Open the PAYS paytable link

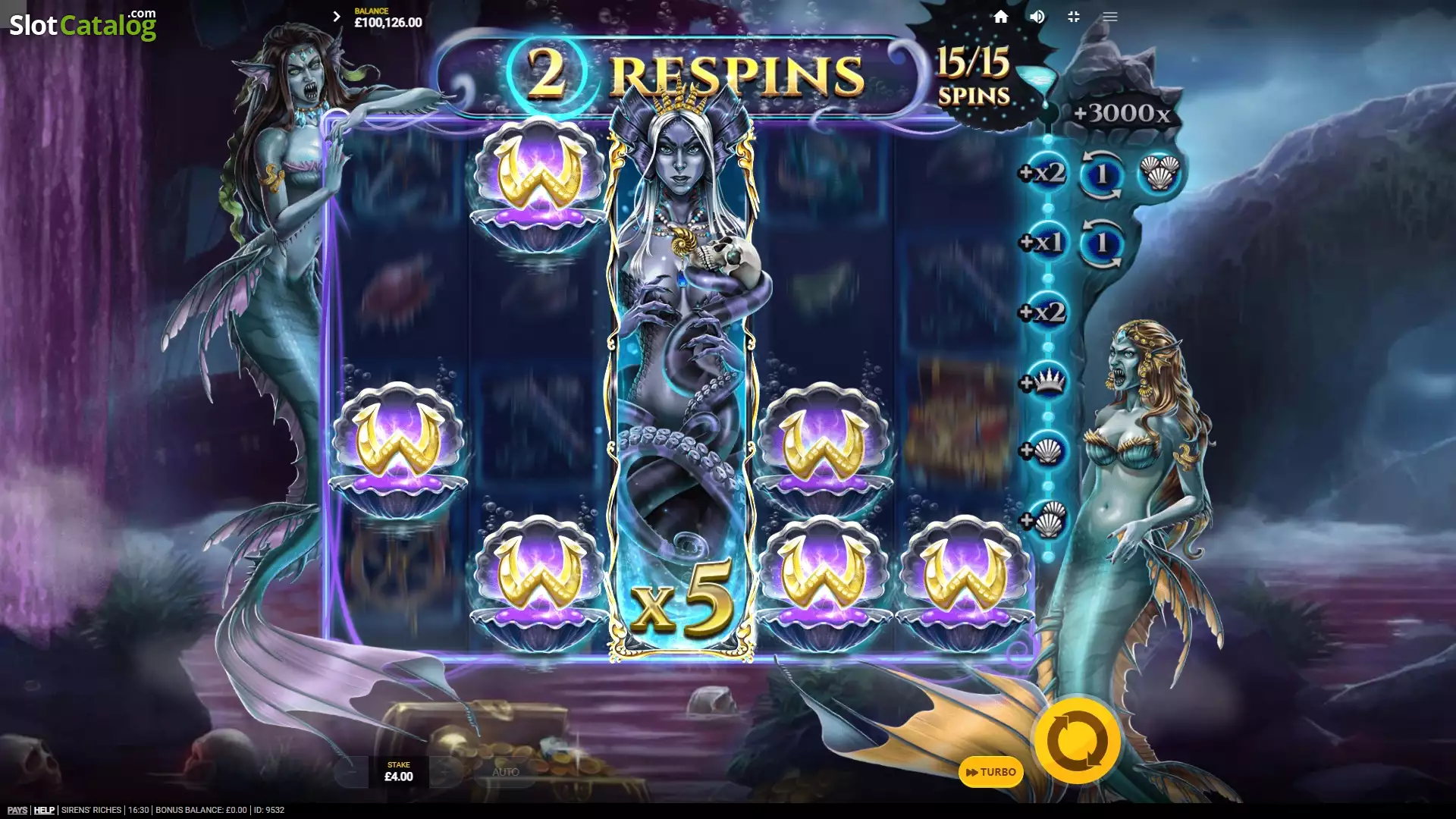17,810
